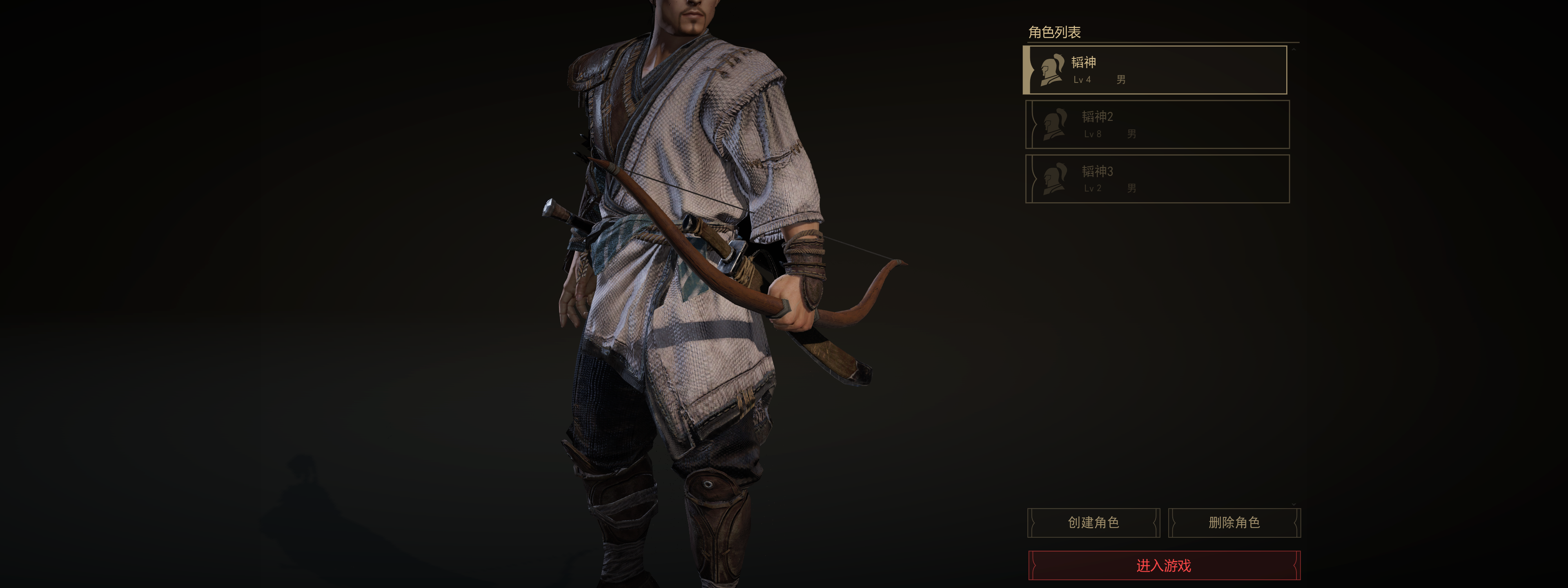
Task: Choose the 韬神2 character row
Action: 1157,125
